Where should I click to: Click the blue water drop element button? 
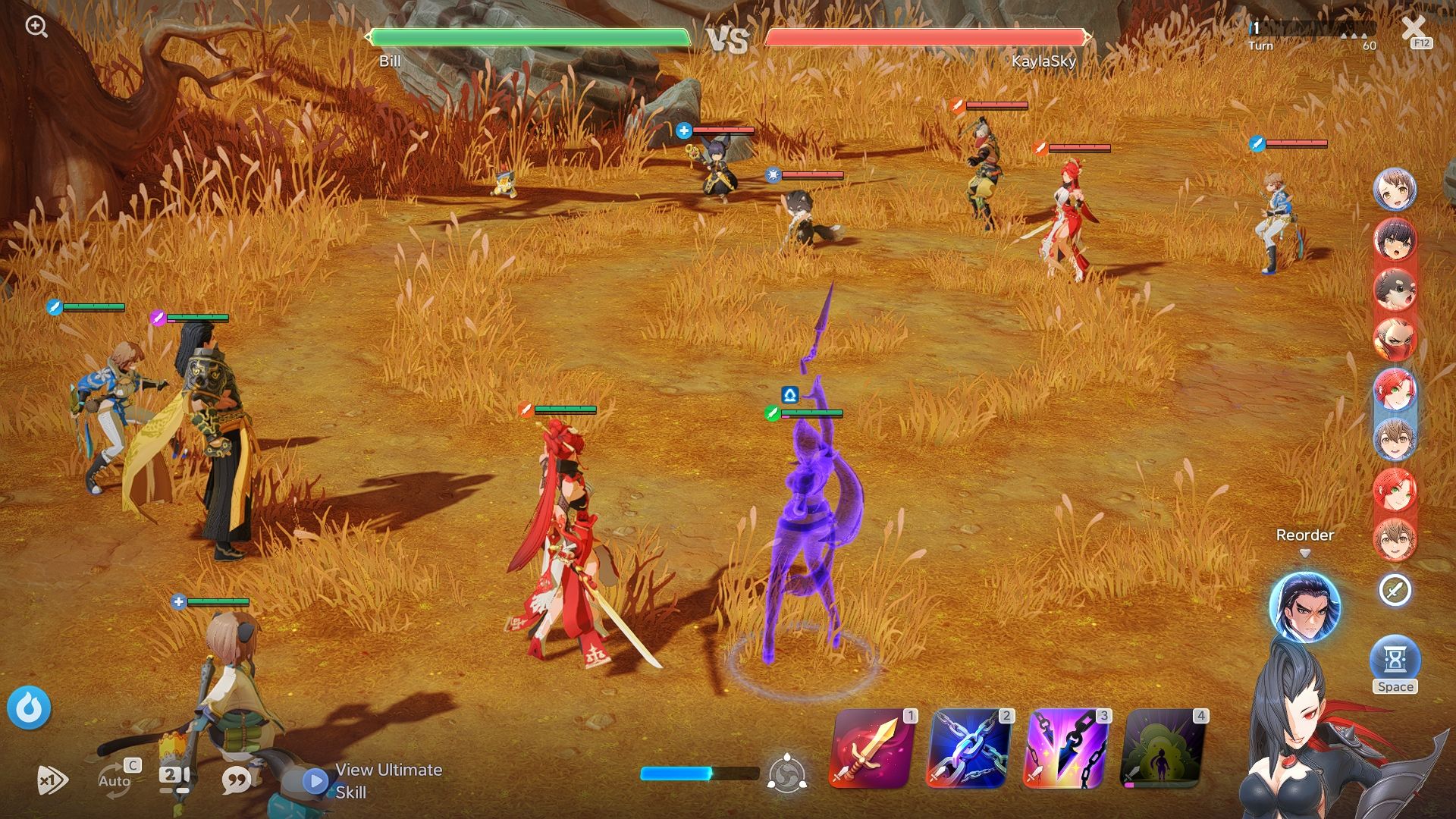(29, 708)
